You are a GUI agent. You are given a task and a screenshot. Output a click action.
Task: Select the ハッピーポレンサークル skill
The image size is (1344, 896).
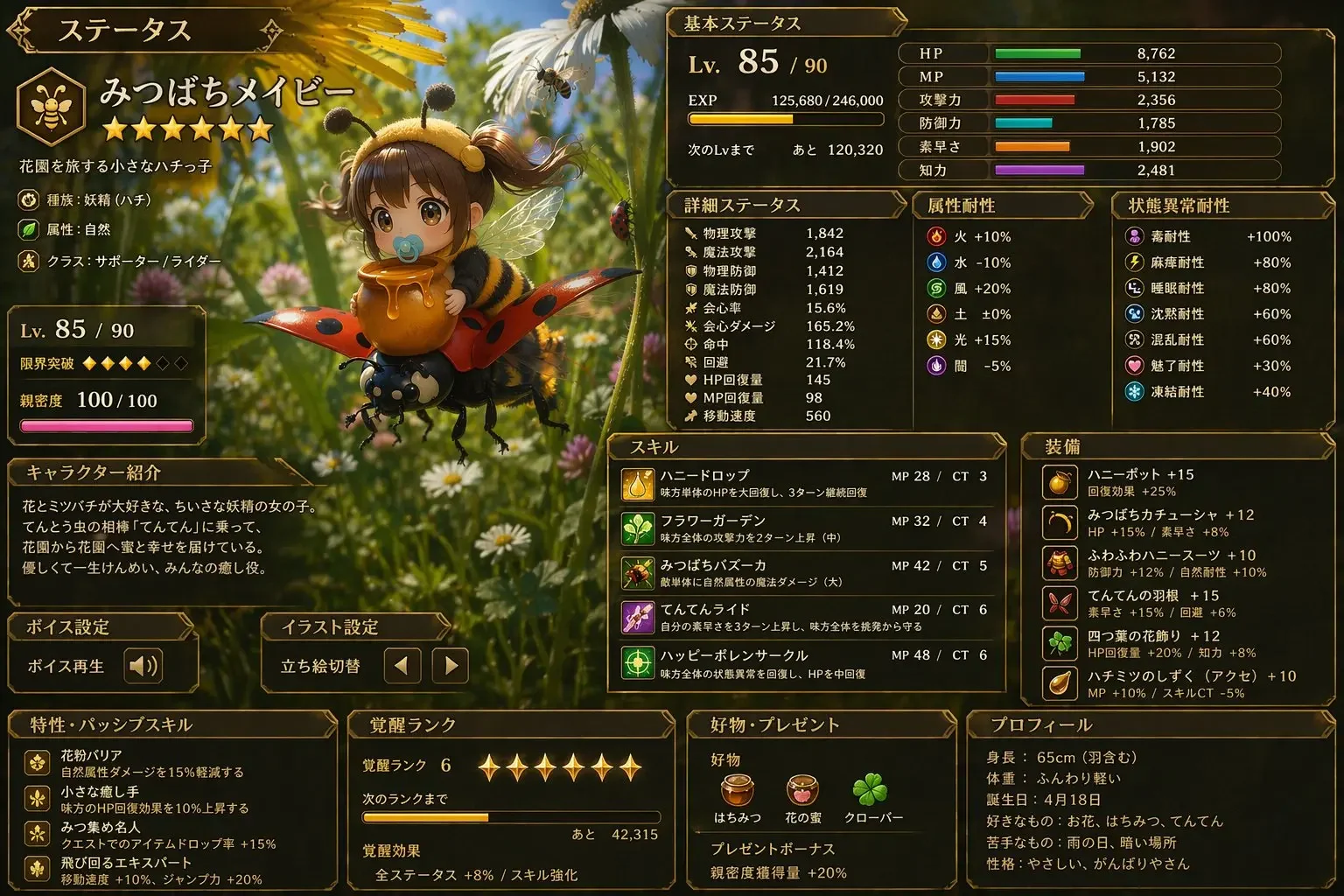coord(805,663)
